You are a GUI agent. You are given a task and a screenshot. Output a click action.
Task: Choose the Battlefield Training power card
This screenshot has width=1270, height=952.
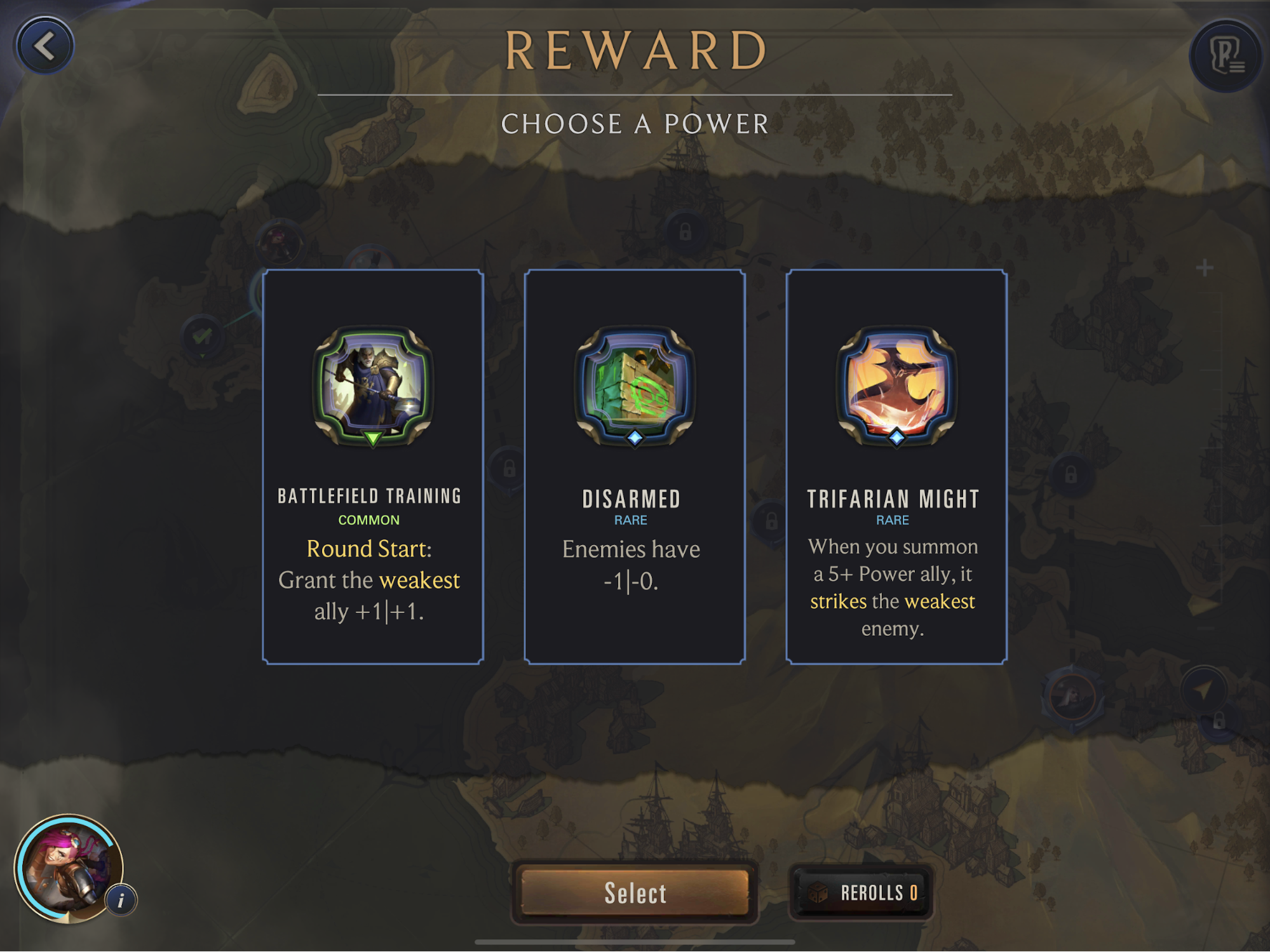(x=373, y=467)
